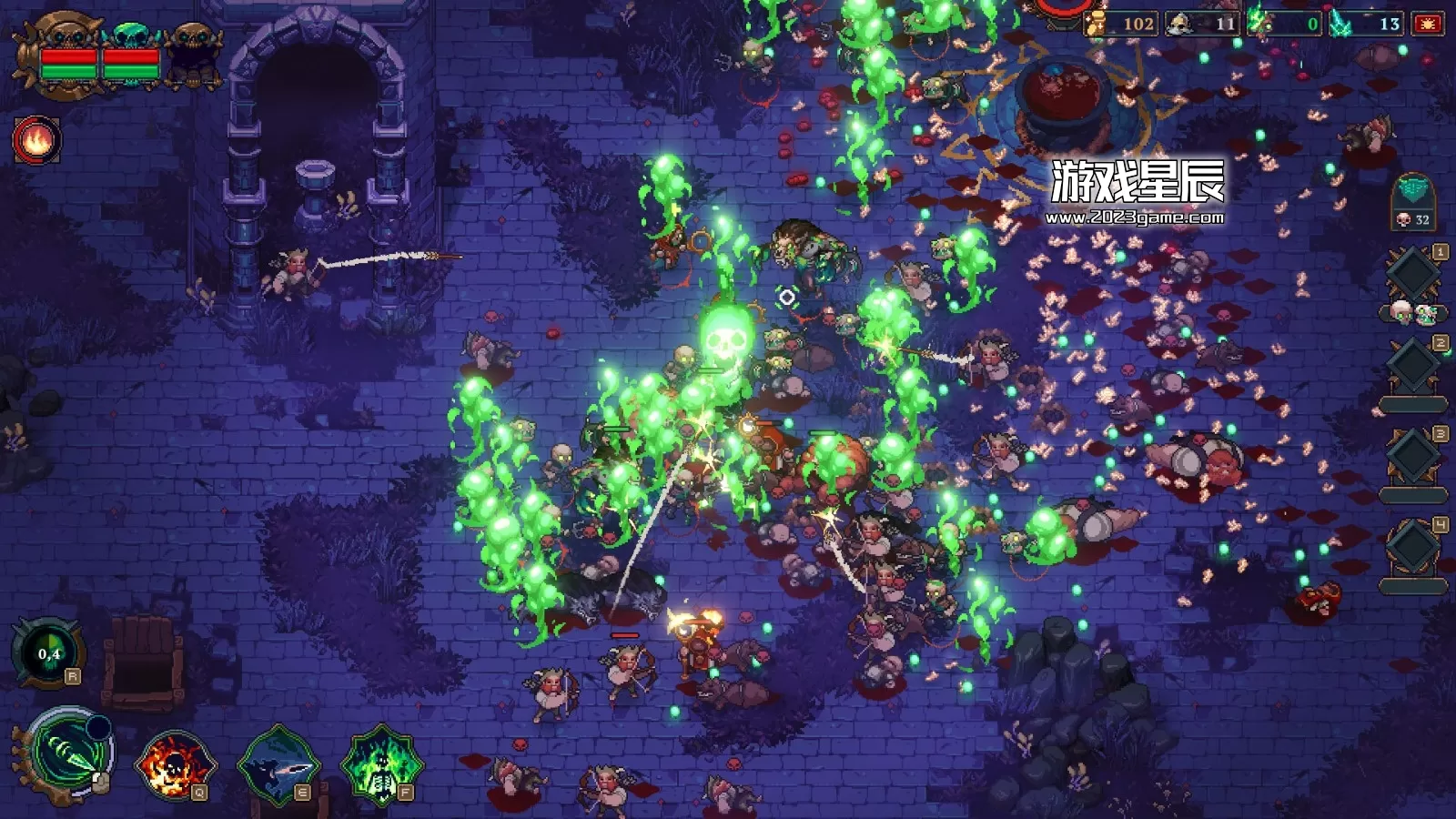Open the red sun button in top bar
This screenshot has width=1456, height=819.
click(x=1427, y=25)
